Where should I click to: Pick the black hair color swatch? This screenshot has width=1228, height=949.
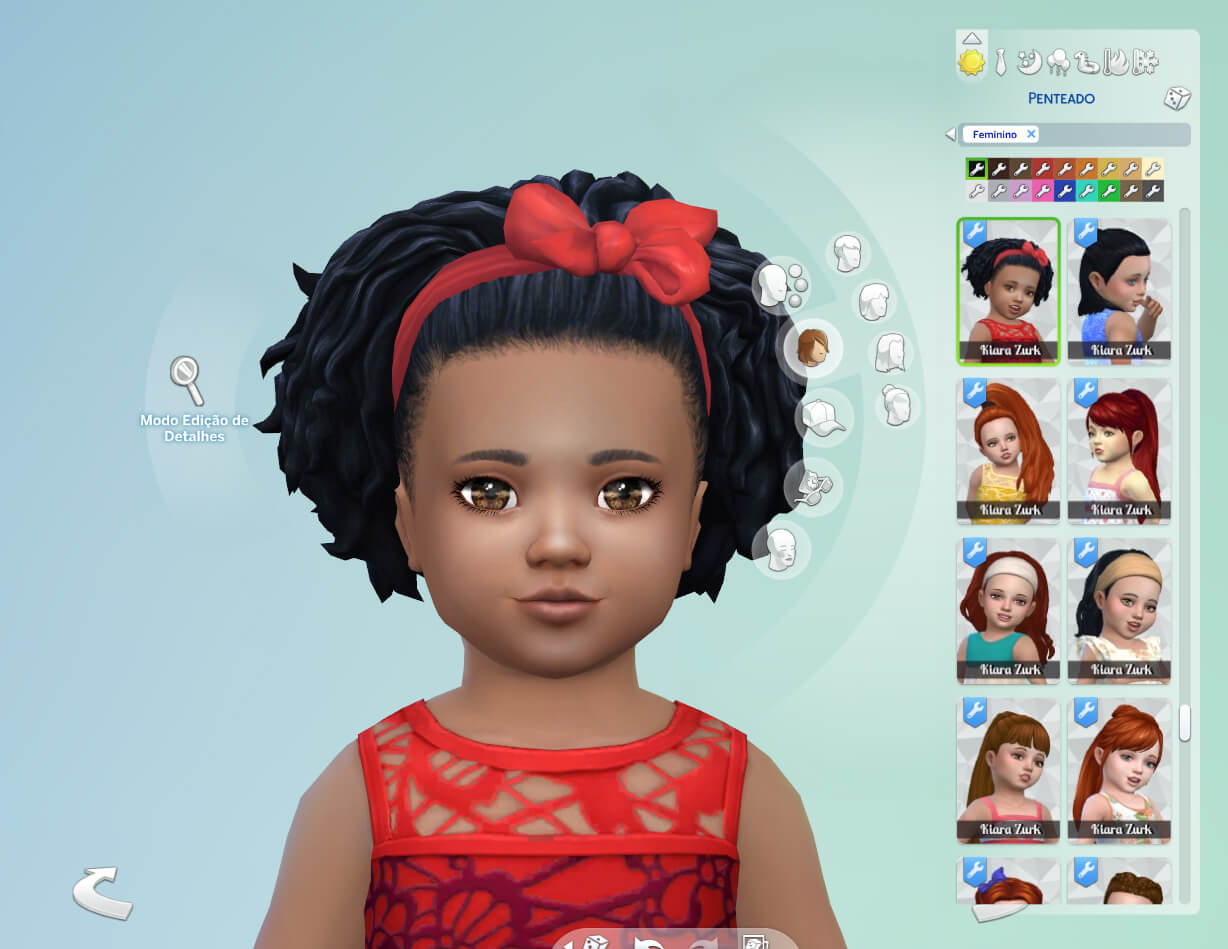(x=976, y=169)
